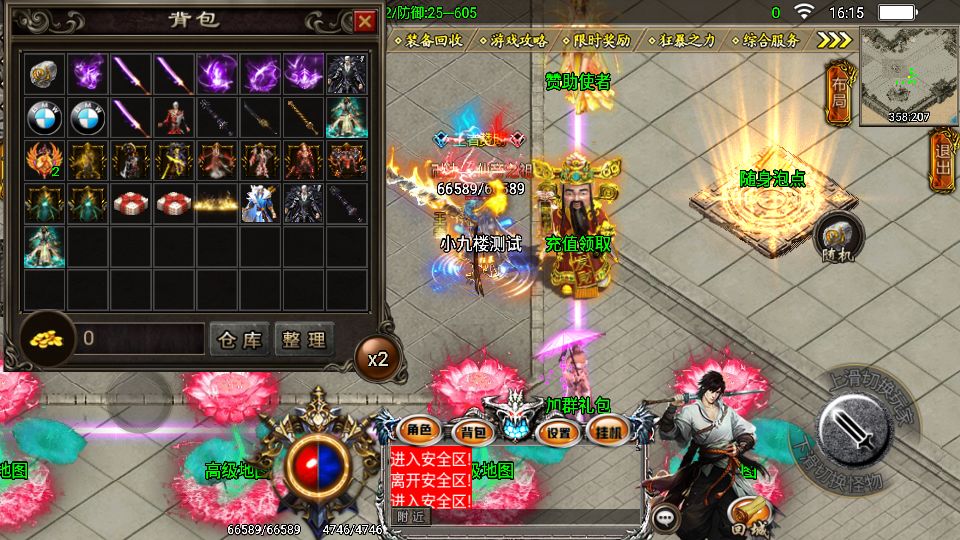
Task: Tap the 布局 layout button
Action: click(838, 92)
